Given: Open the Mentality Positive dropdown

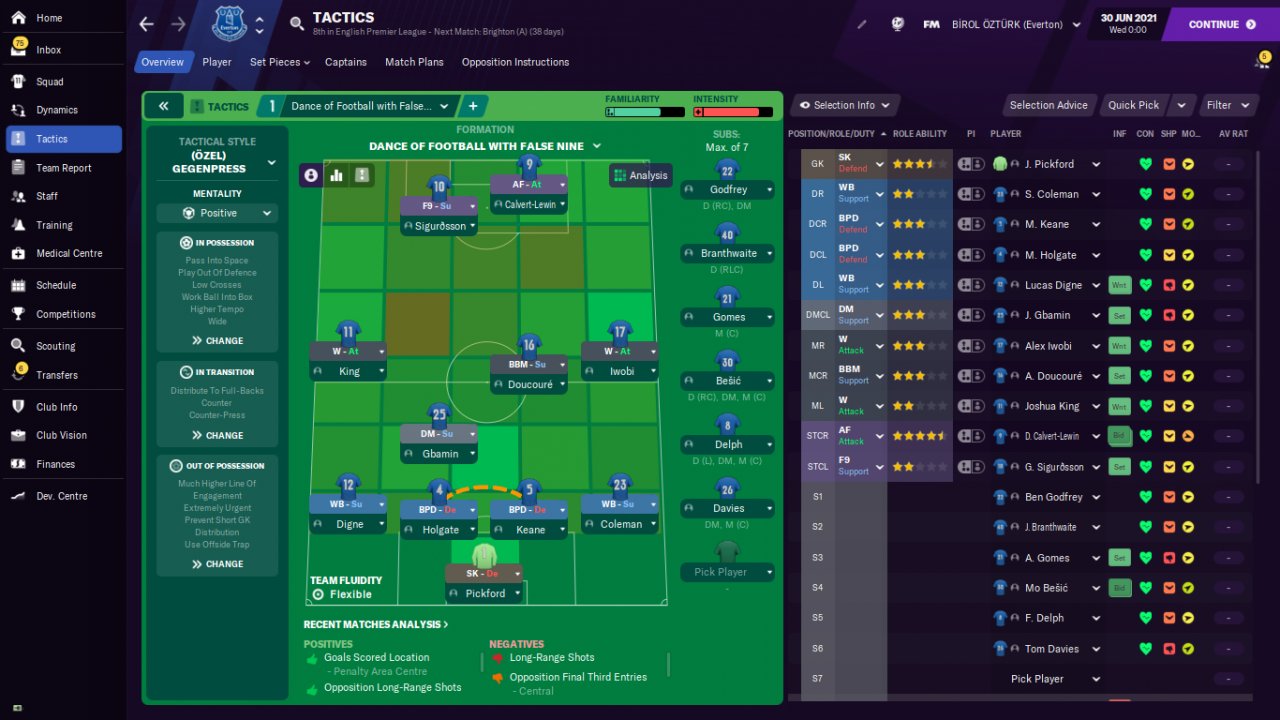Looking at the screenshot, I should click(217, 213).
